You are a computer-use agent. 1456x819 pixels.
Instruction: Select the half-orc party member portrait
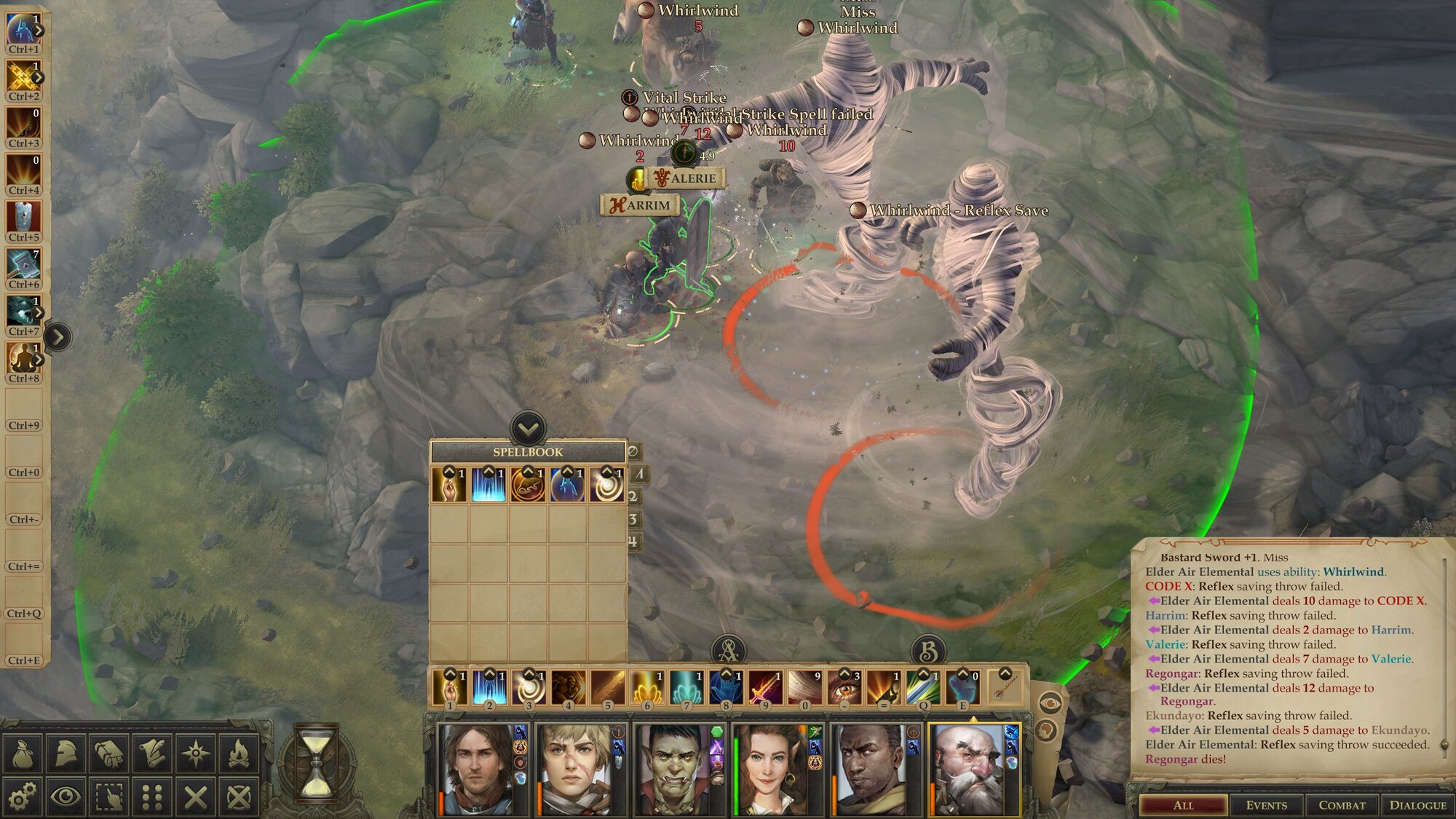click(x=673, y=769)
